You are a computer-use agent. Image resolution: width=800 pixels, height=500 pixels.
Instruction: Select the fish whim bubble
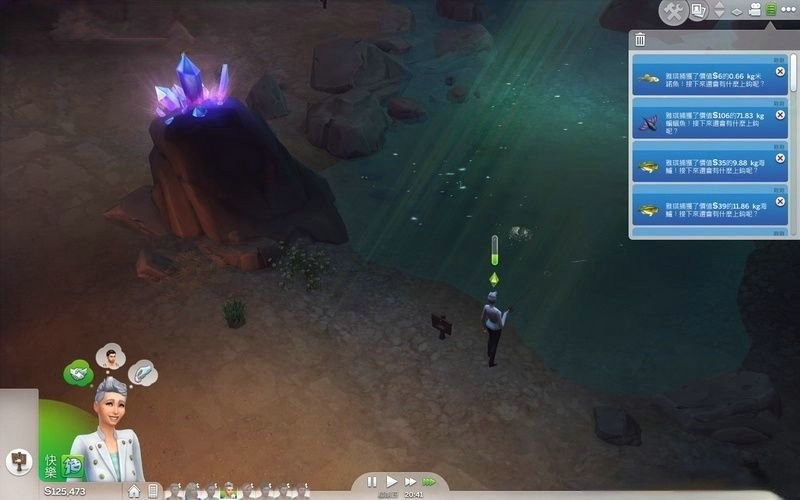tap(142, 373)
